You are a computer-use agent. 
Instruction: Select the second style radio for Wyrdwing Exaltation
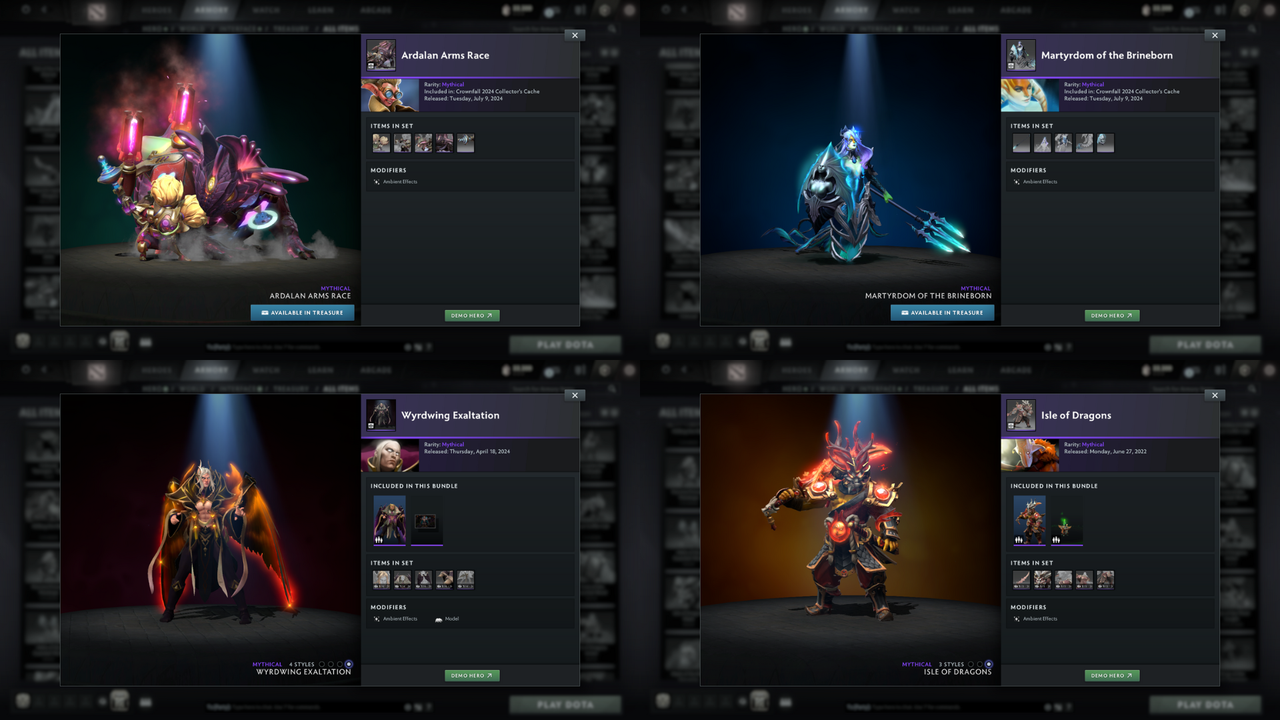331,663
